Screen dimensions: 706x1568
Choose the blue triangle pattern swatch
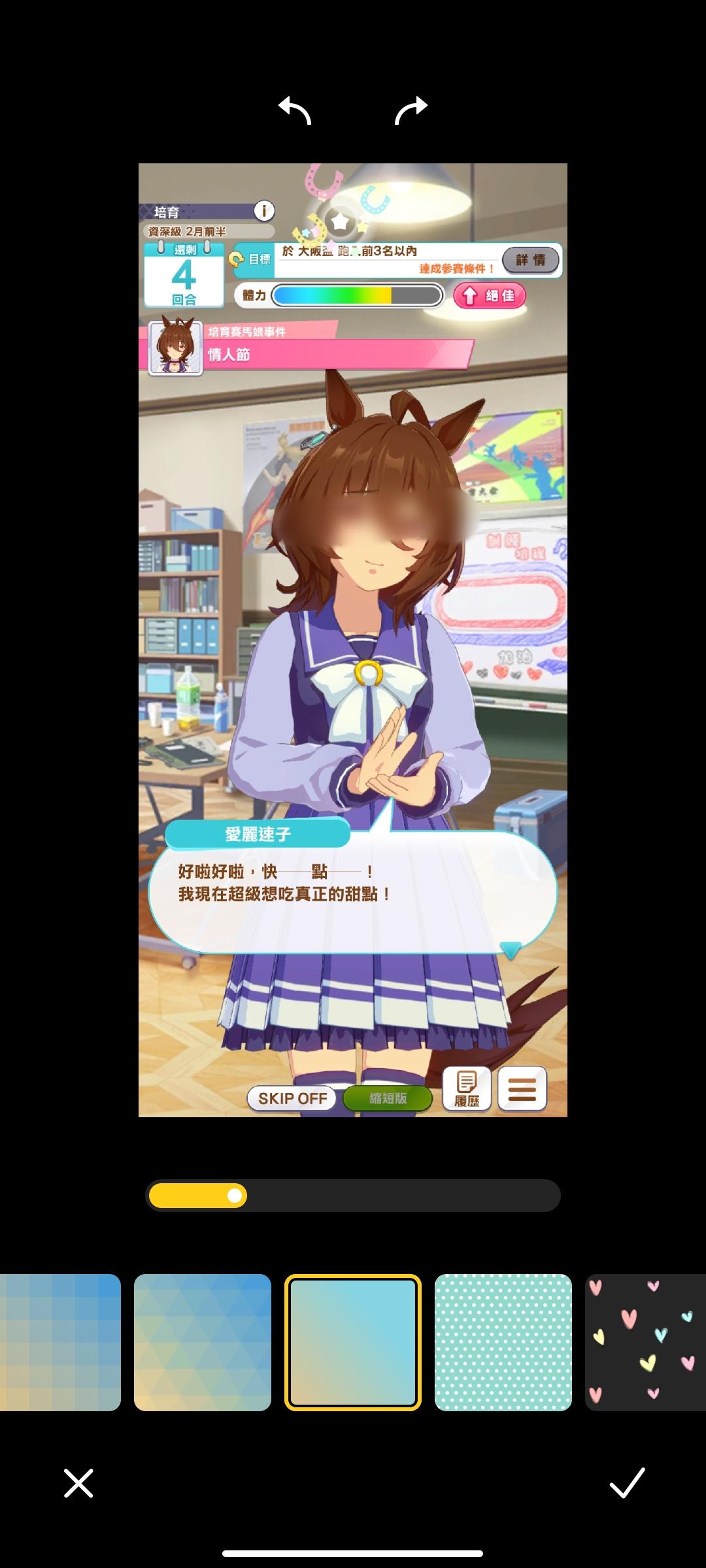click(203, 1343)
